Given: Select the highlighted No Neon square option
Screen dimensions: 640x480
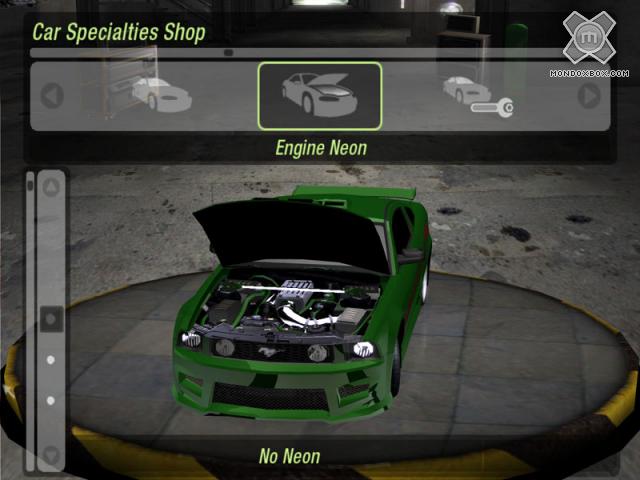Looking at the screenshot, I should click(51, 318).
